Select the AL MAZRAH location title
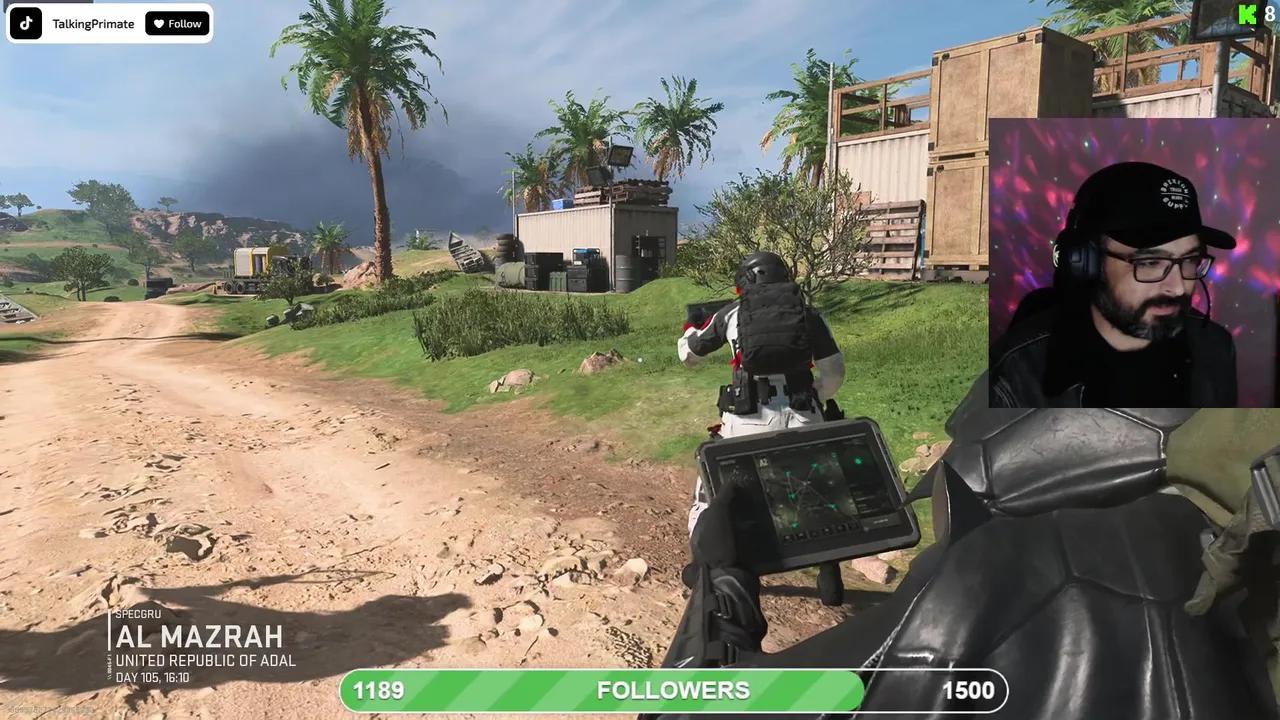 click(200, 636)
